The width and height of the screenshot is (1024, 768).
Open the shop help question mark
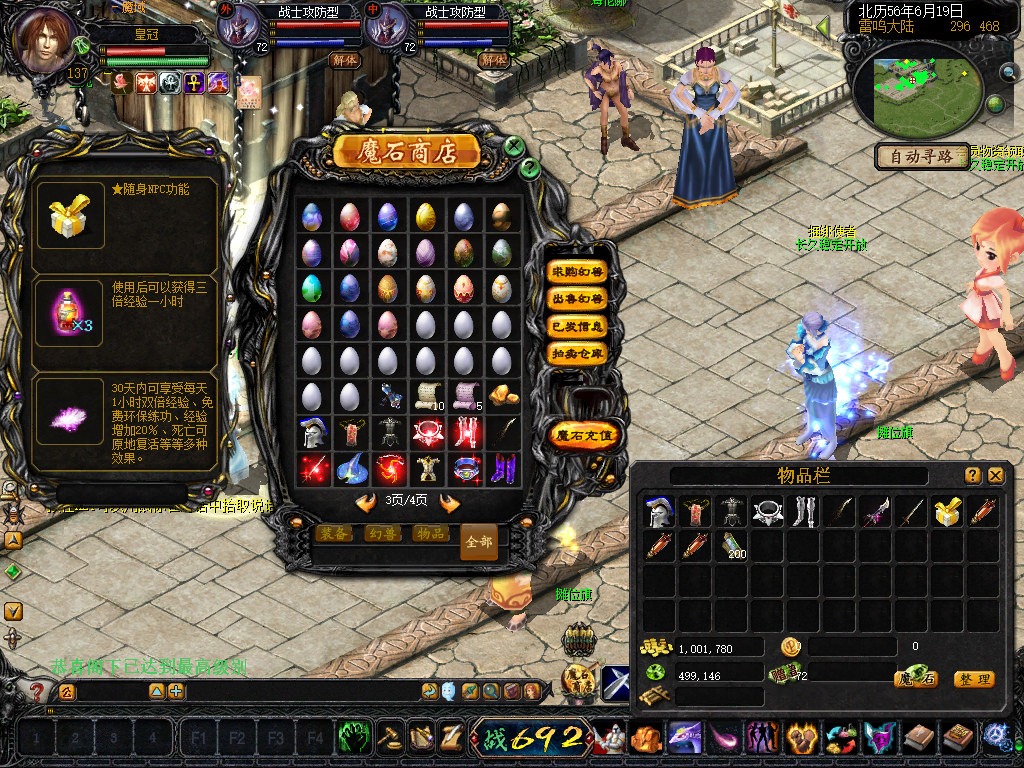pos(531,168)
